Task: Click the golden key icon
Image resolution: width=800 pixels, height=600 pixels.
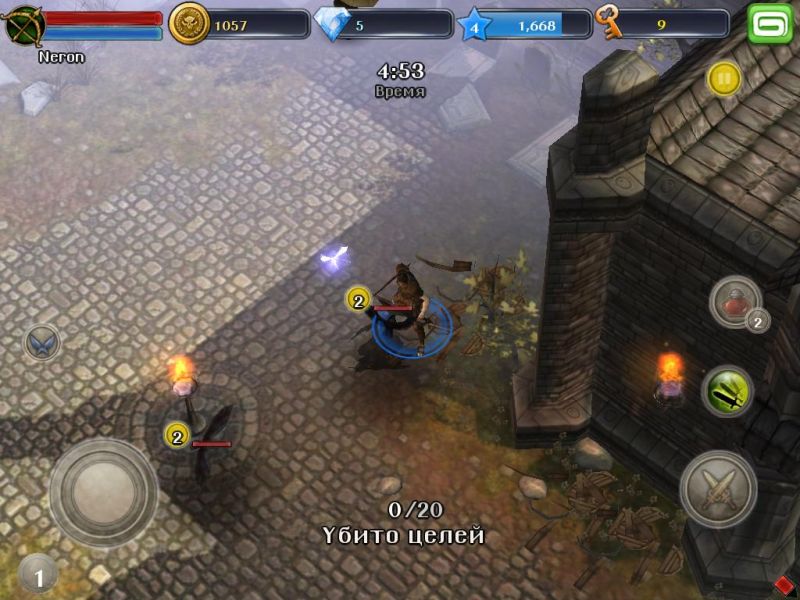Action: pyautogui.click(x=608, y=23)
